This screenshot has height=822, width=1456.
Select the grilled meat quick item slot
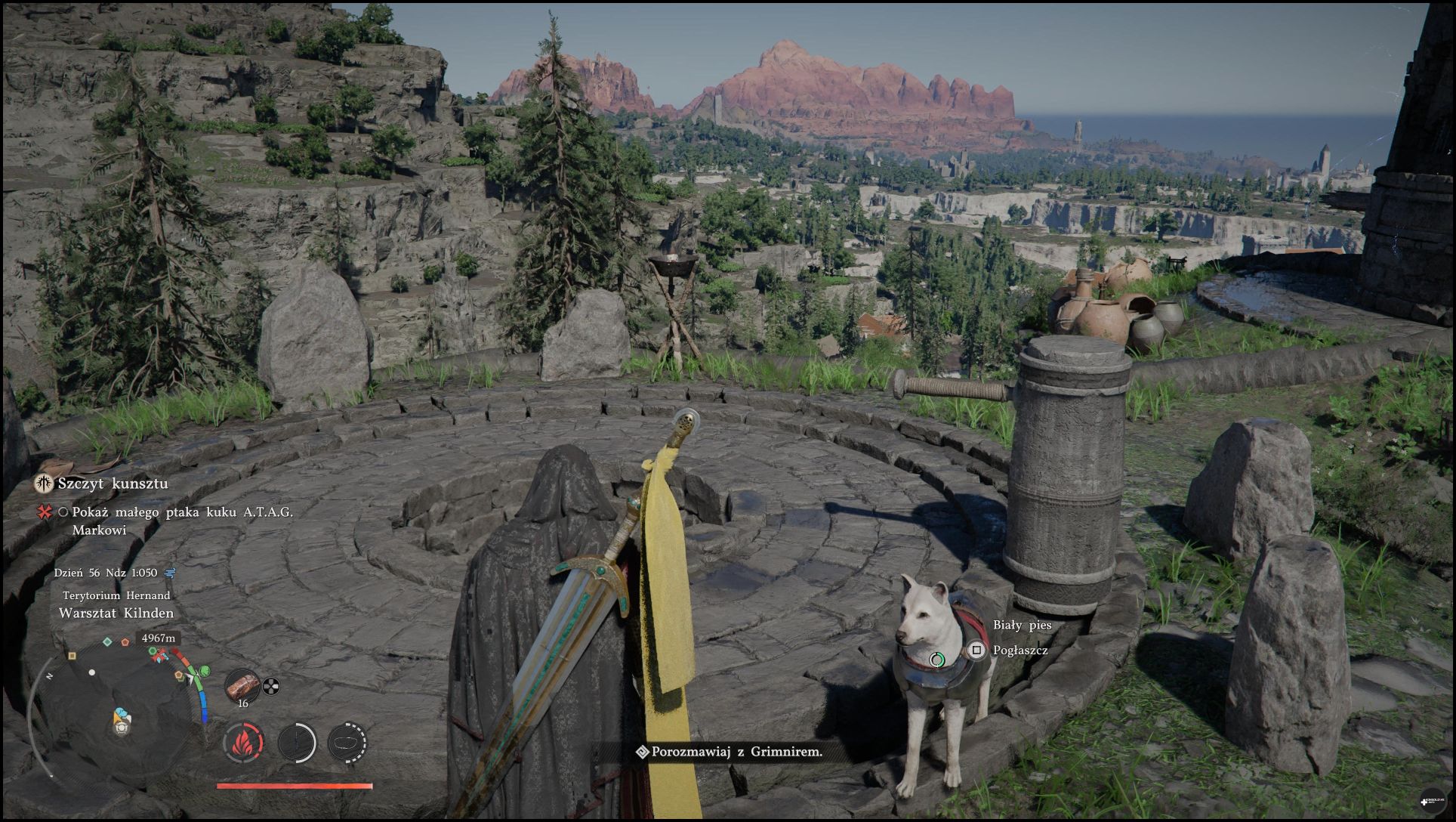(x=242, y=686)
